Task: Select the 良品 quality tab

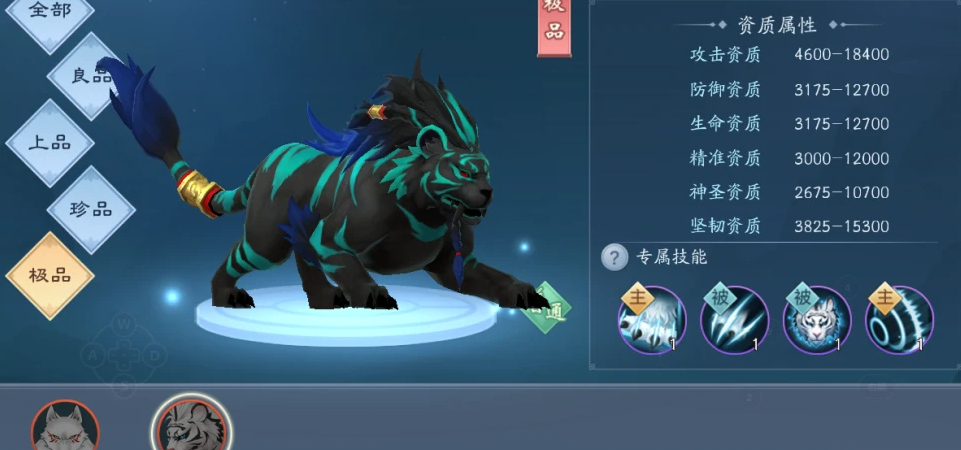Action: tap(91, 76)
